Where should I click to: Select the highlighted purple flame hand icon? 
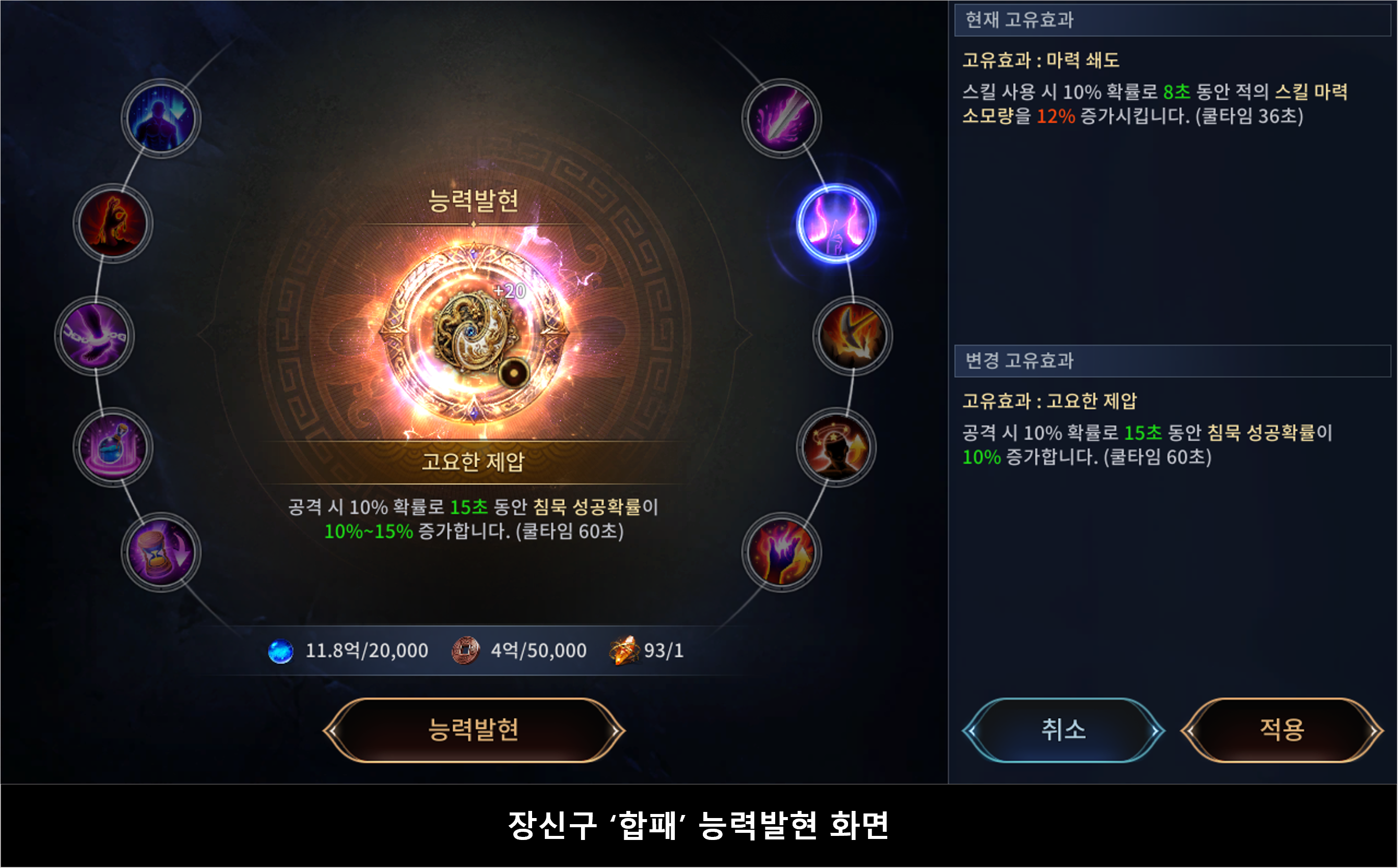tap(837, 223)
